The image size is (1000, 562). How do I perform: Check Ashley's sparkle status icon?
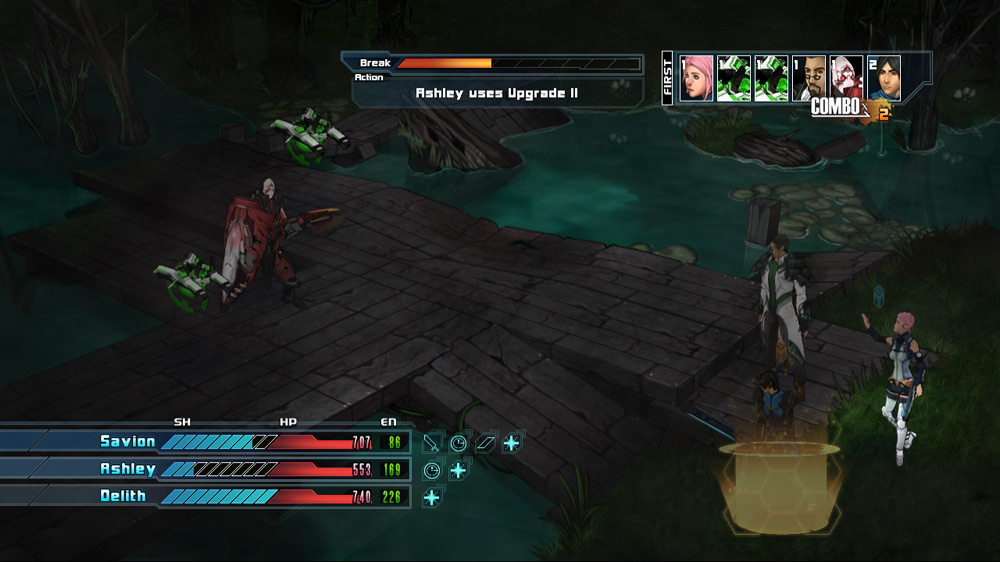tap(458, 470)
